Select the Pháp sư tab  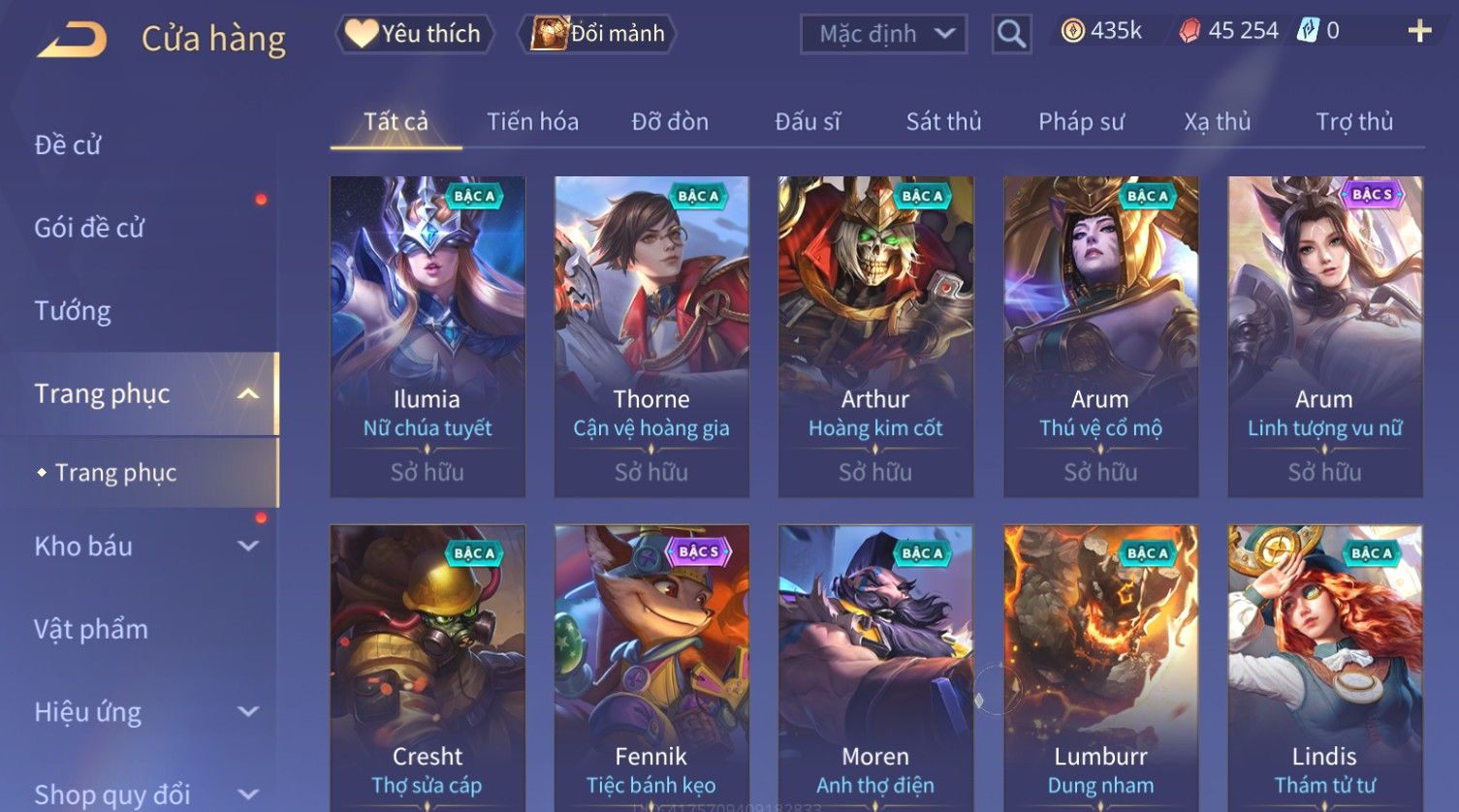pos(1081,122)
